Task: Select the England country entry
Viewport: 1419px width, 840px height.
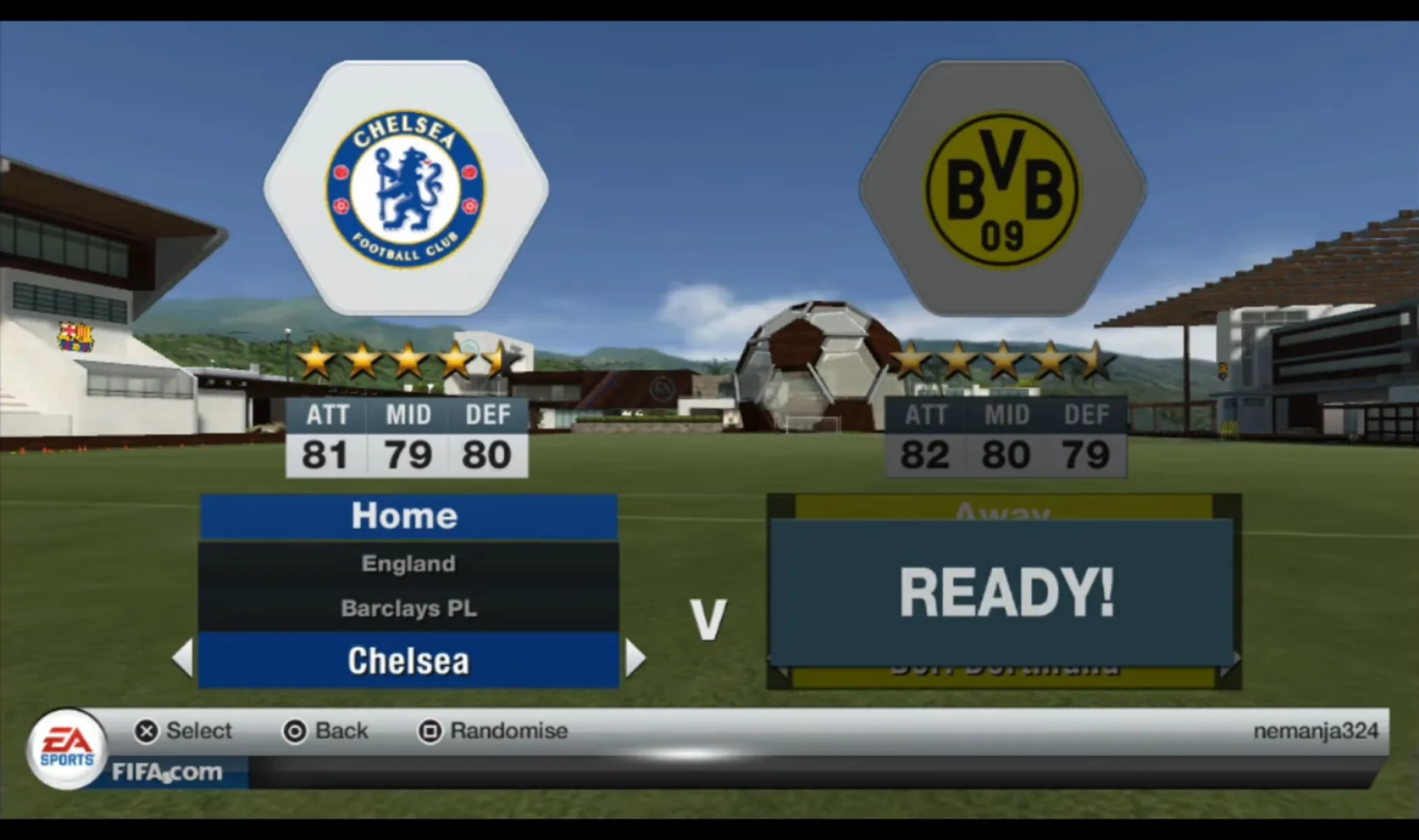Action: 407,563
